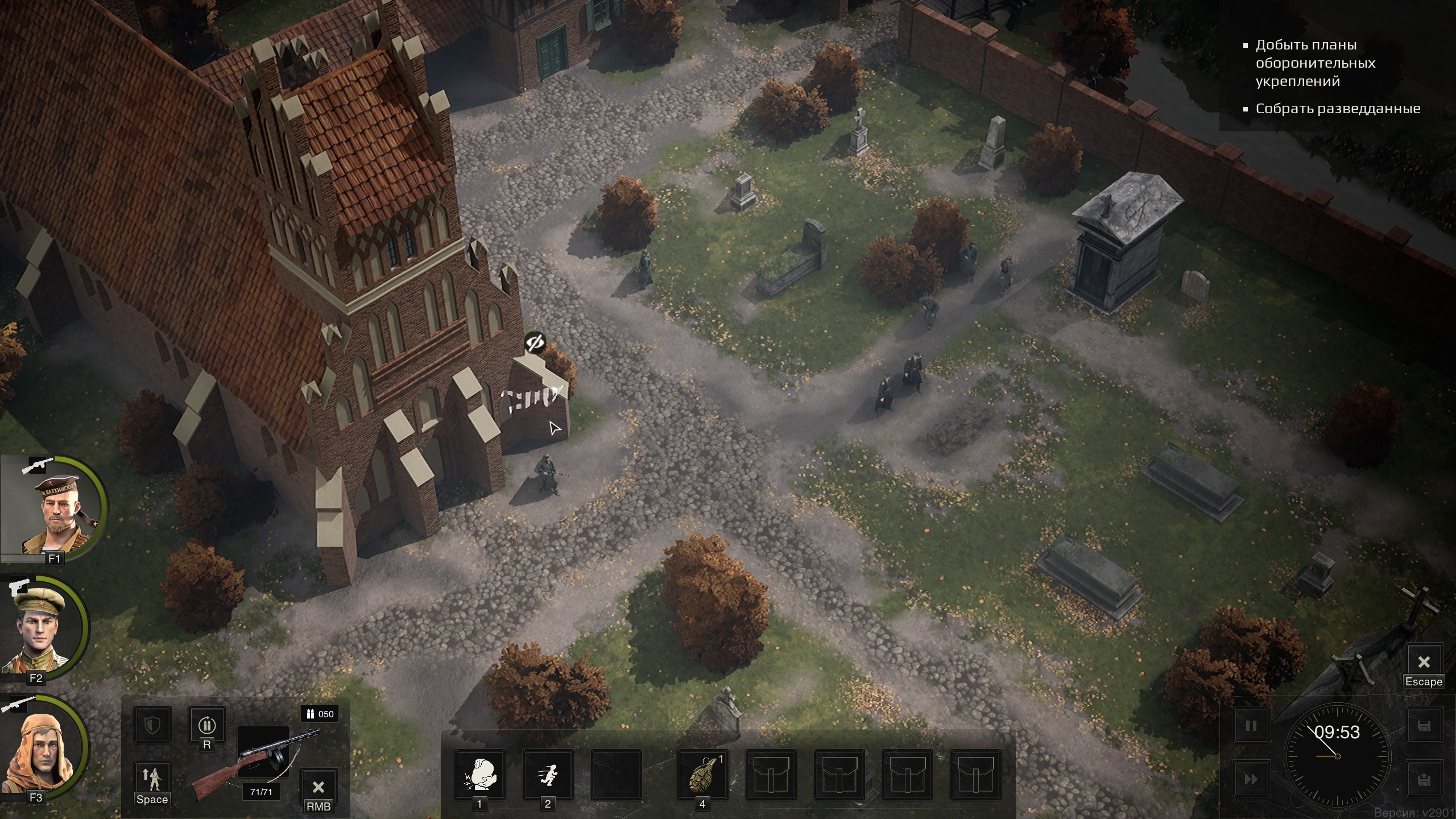The width and height of the screenshot is (1456, 819).
Task: Activate the shield stance button
Action: [x=152, y=725]
